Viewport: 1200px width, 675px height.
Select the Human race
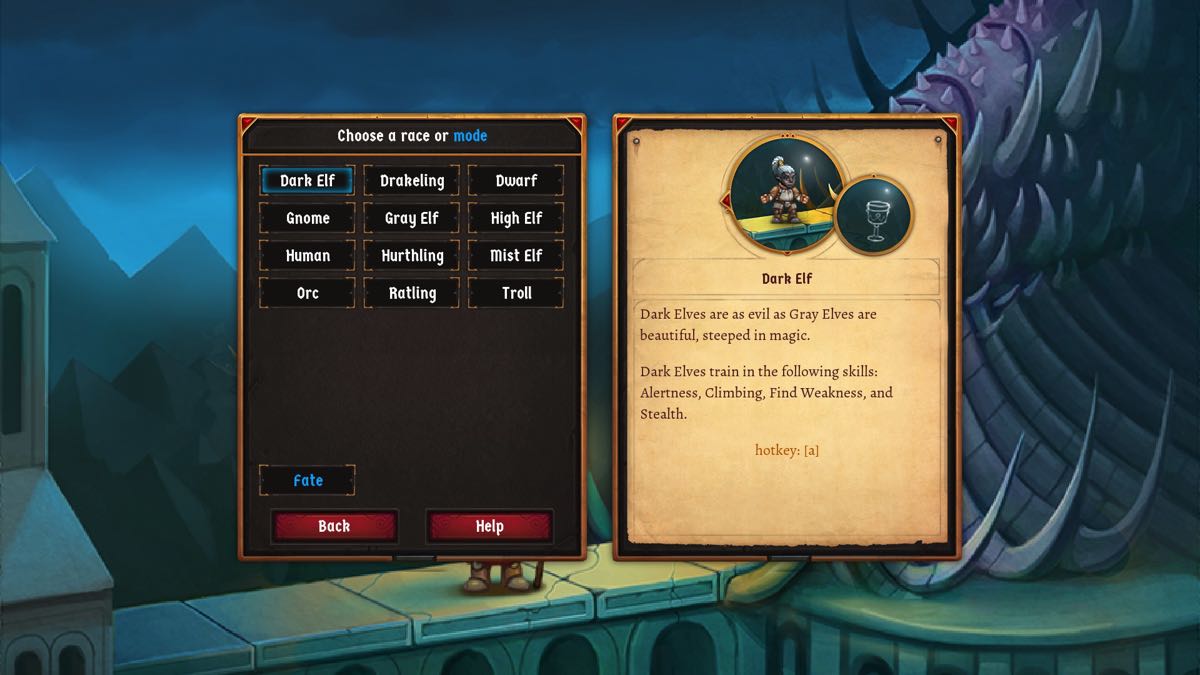(x=307, y=256)
